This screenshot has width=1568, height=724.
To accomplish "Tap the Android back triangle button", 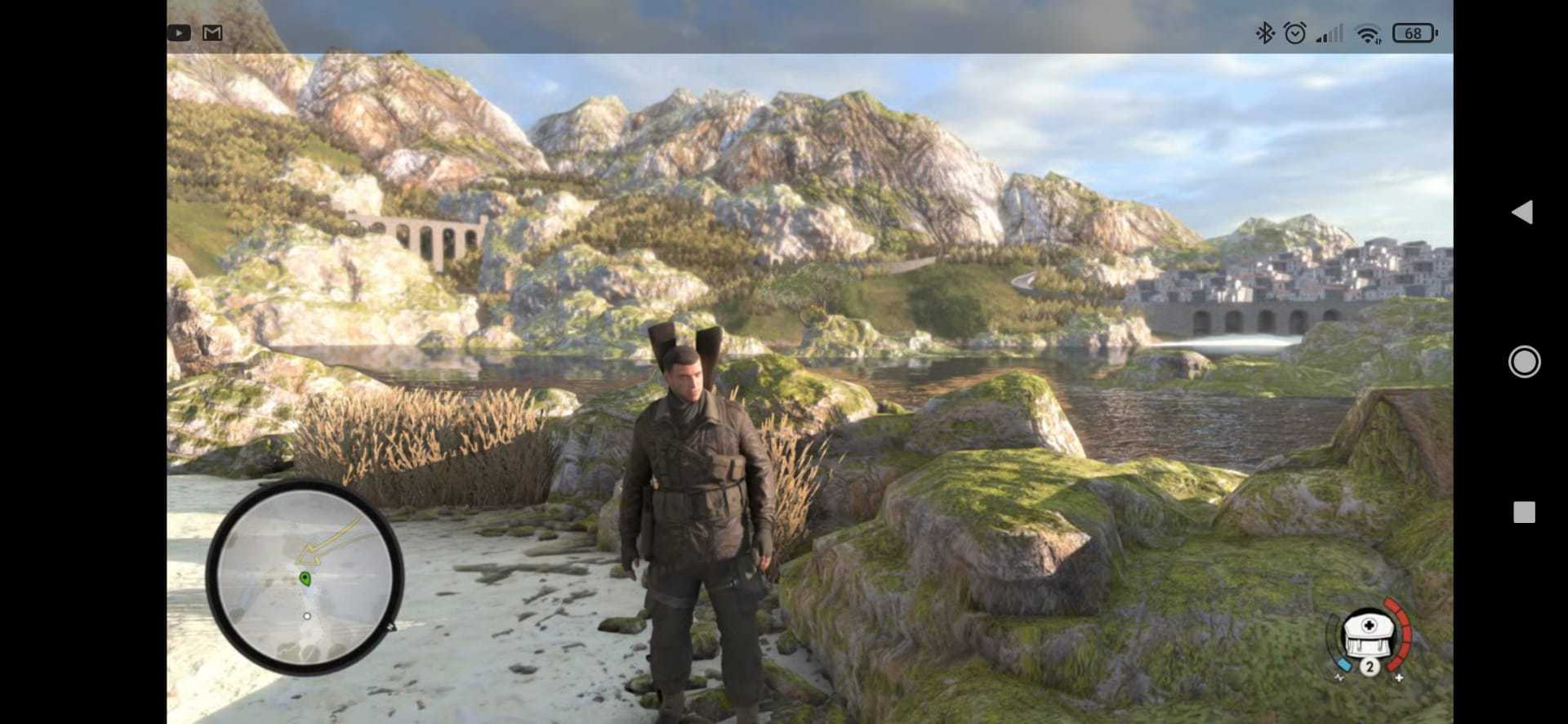I will coord(1522,212).
